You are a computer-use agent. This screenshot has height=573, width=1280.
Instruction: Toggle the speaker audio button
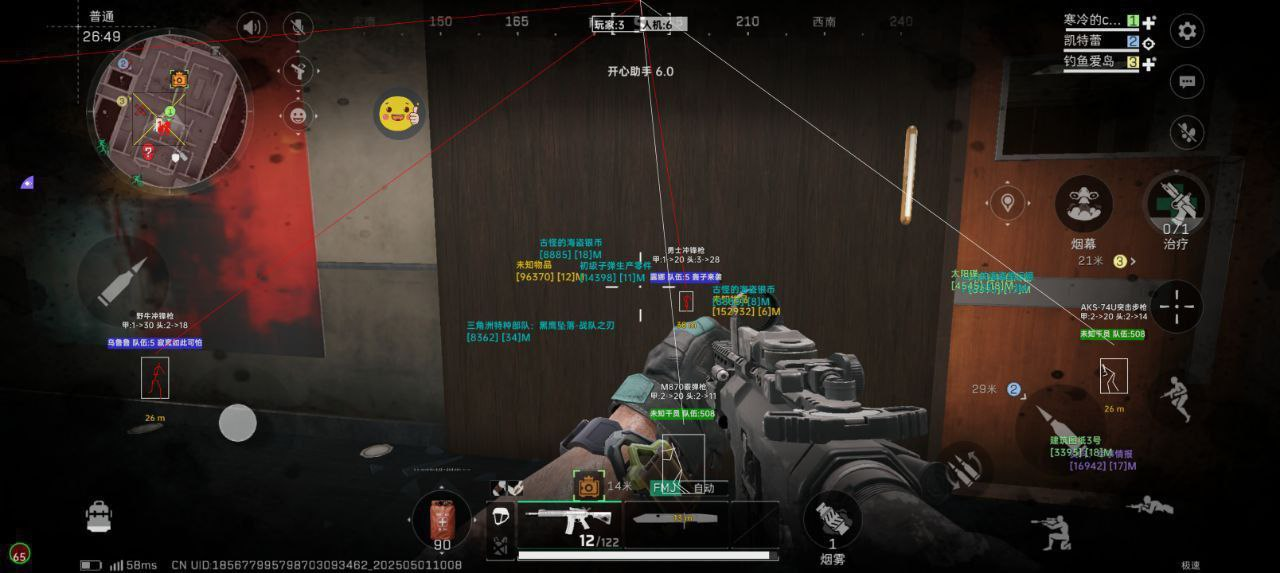click(x=251, y=27)
